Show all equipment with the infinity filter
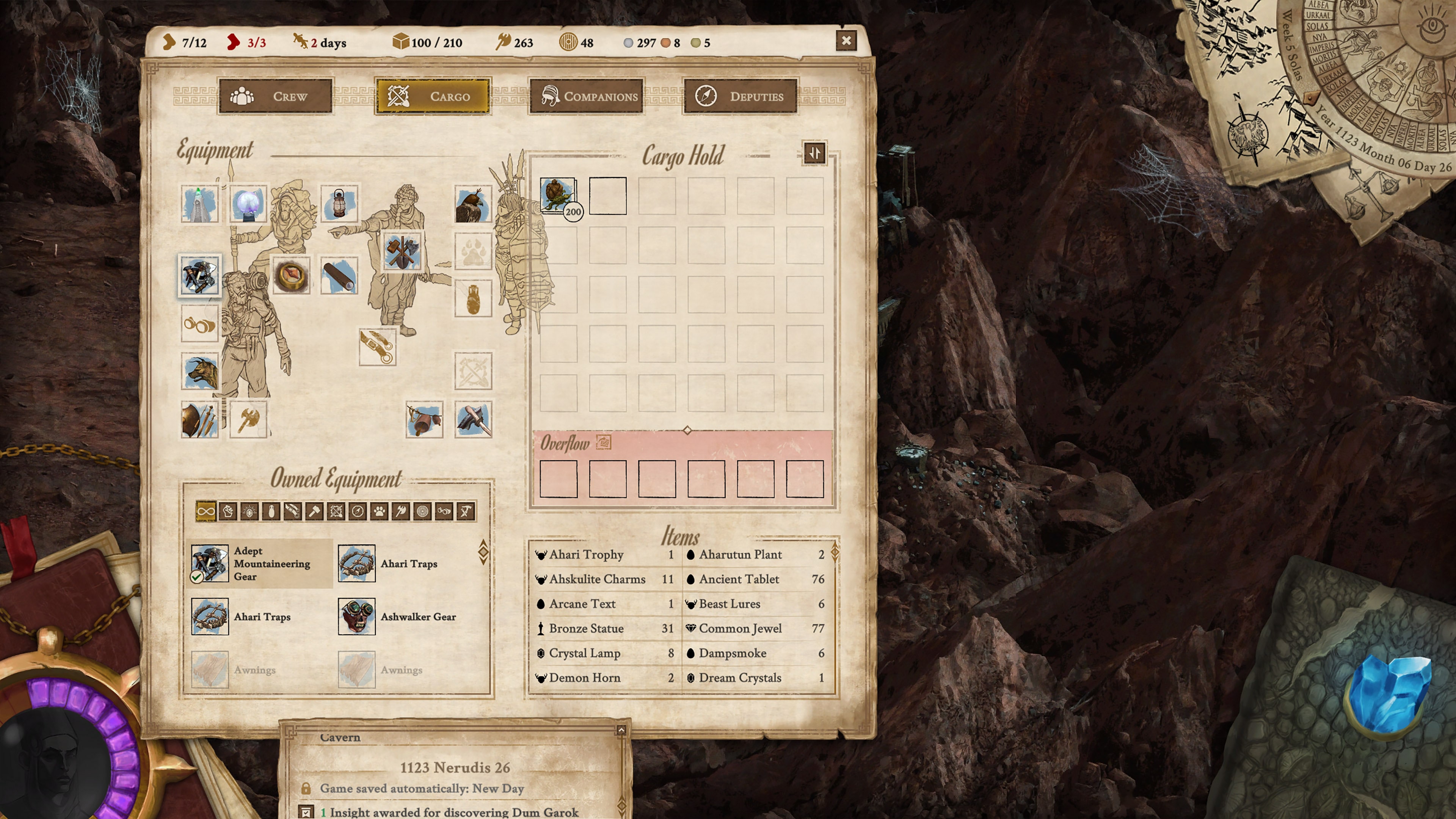1456x819 pixels. pyautogui.click(x=206, y=511)
